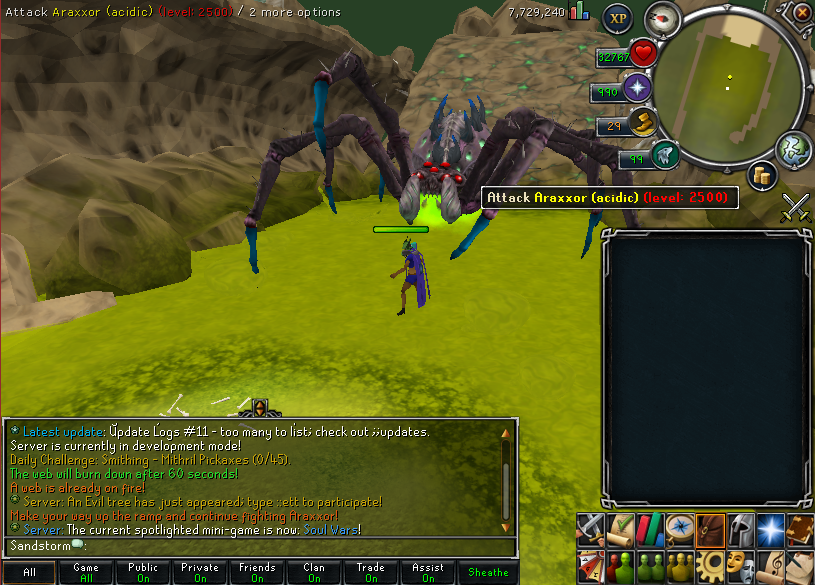Open the theatre masks emotes tab
The image size is (815, 585).
(x=740, y=563)
